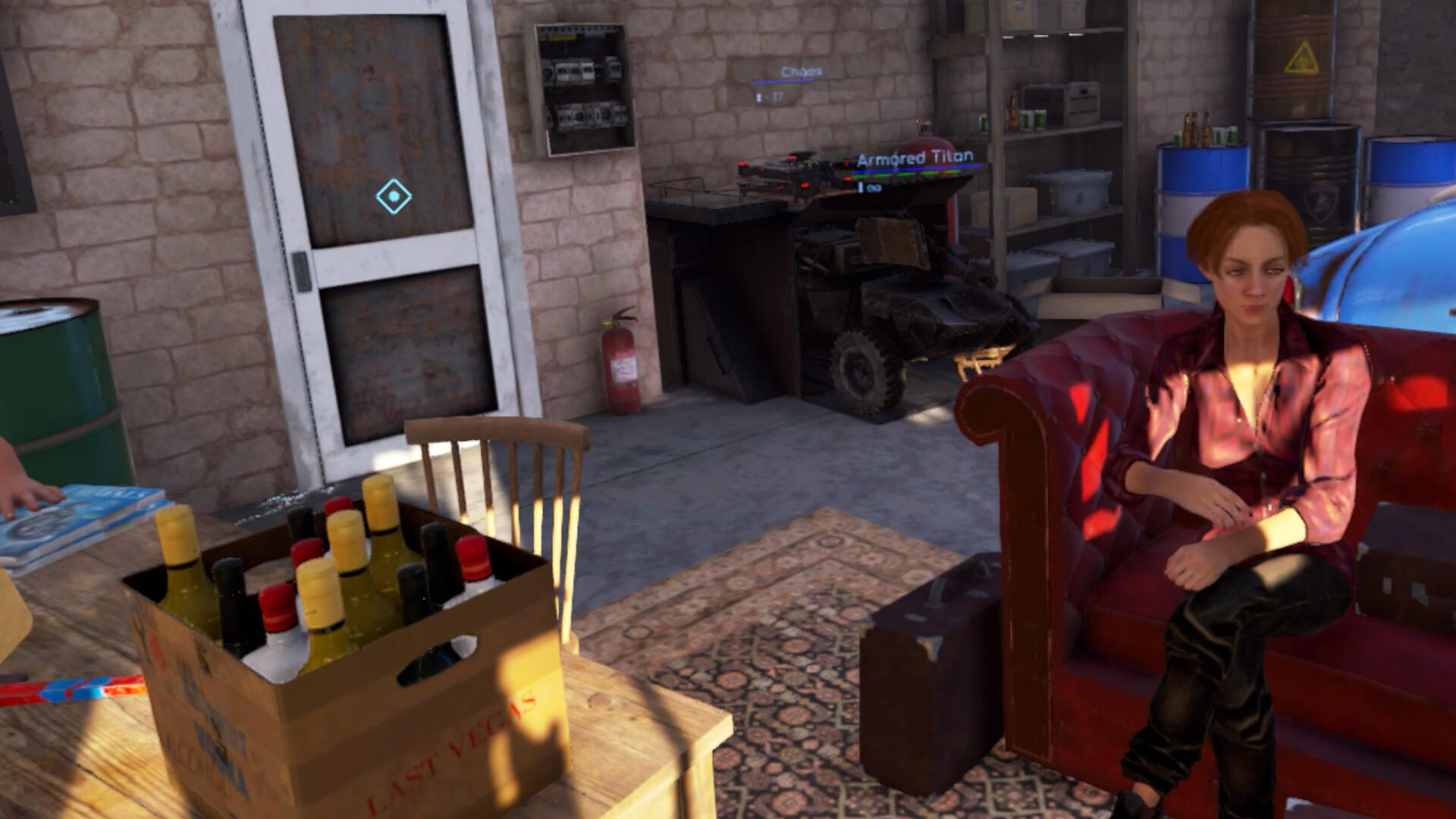The image size is (1456, 819).
Task: Click the person icon beside the Chaos counter
Action: [758, 96]
